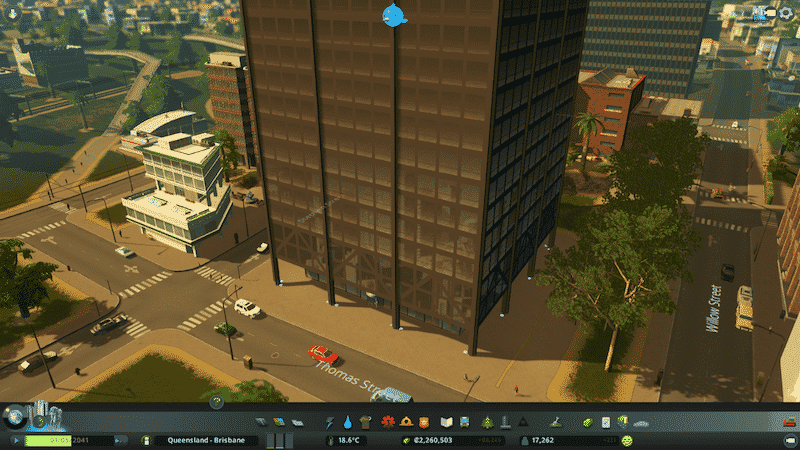Screen dimensions: 800x450
Task: Open the garbage build menu
Action: [x=363, y=421]
